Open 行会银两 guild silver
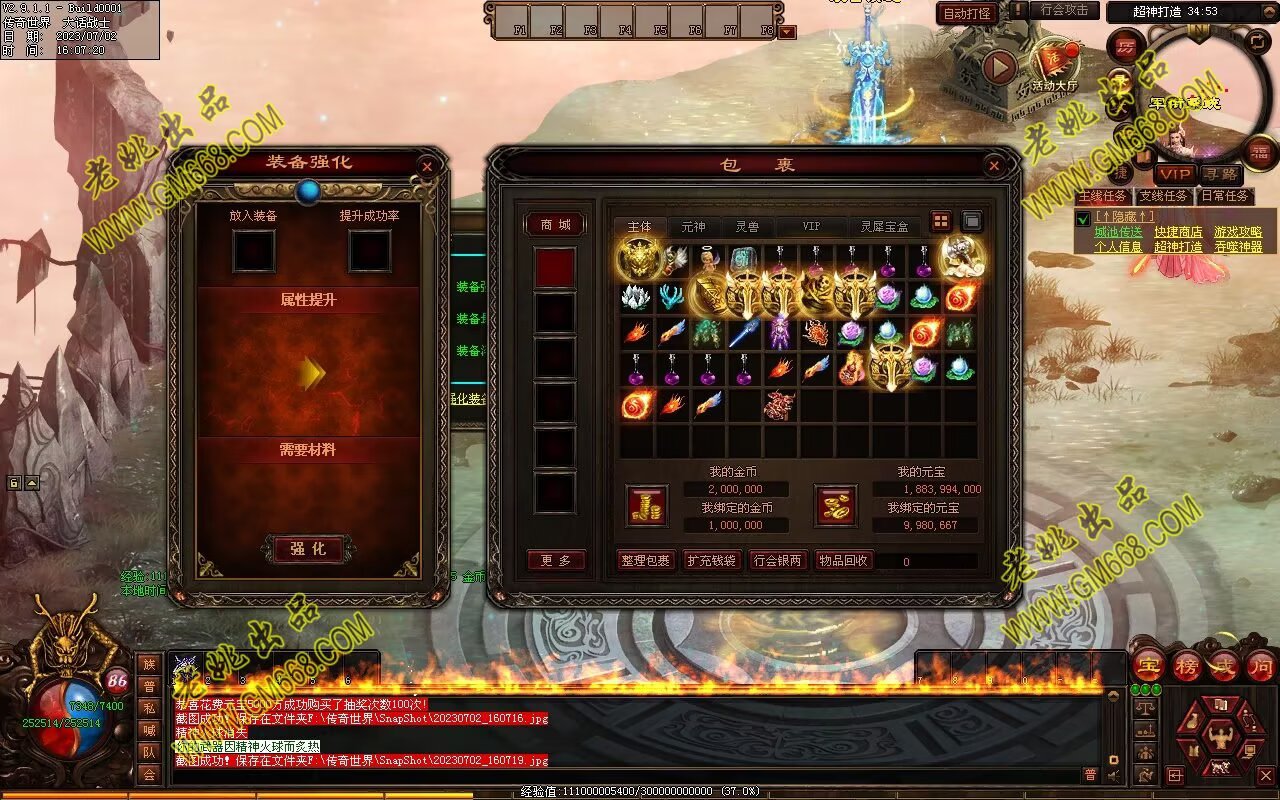1280x800 pixels. (x=777, y=561)
